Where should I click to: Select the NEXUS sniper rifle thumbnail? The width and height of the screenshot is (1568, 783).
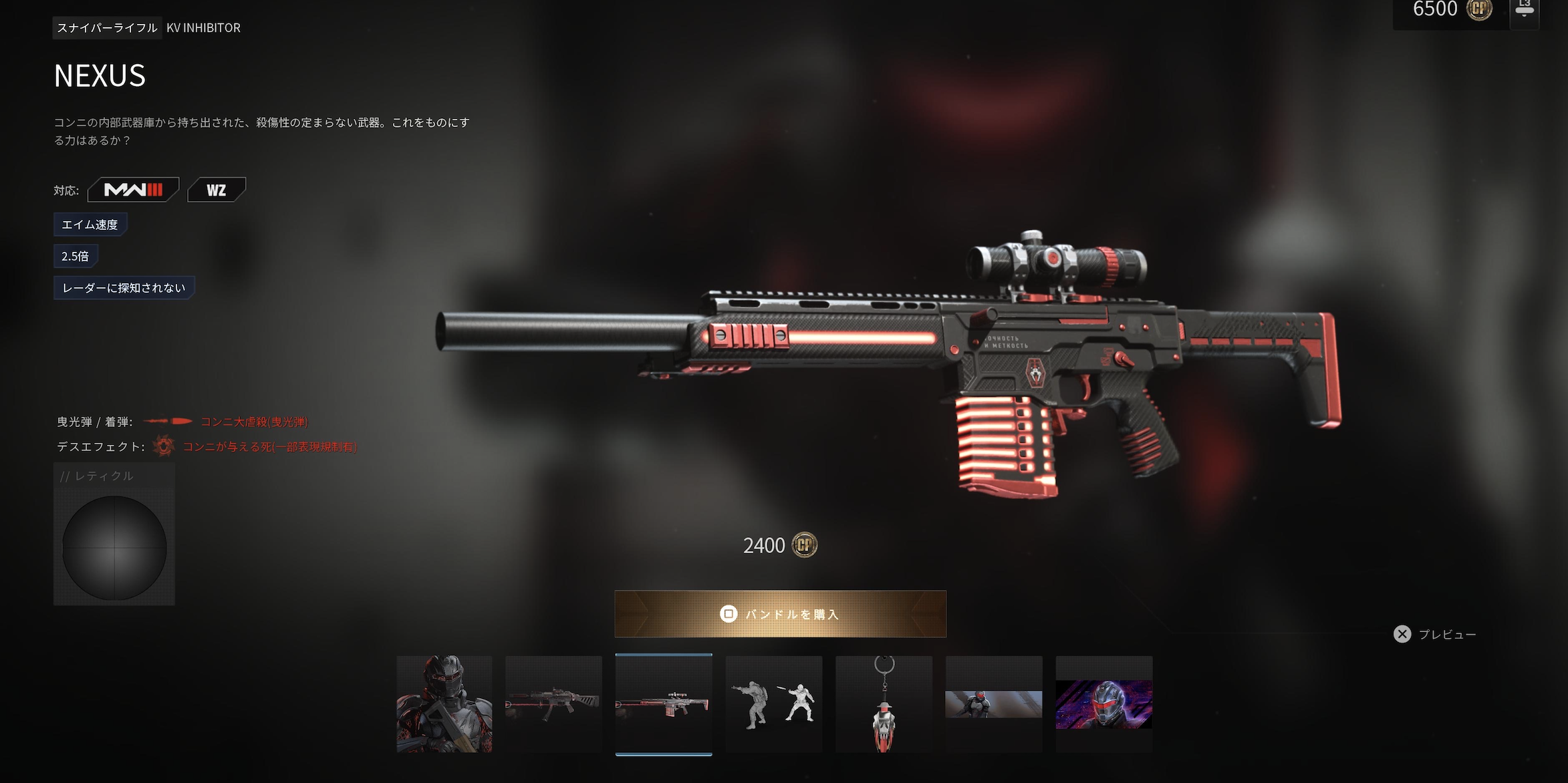663,704
